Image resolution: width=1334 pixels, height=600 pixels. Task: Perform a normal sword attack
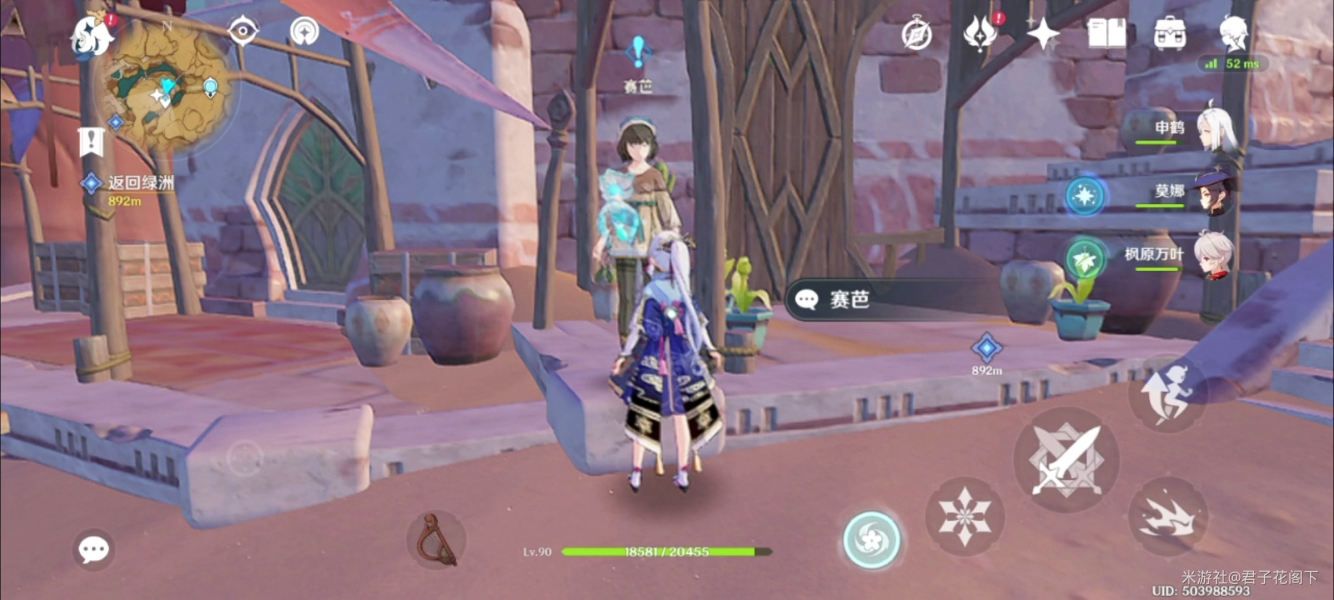[1064, 459]
